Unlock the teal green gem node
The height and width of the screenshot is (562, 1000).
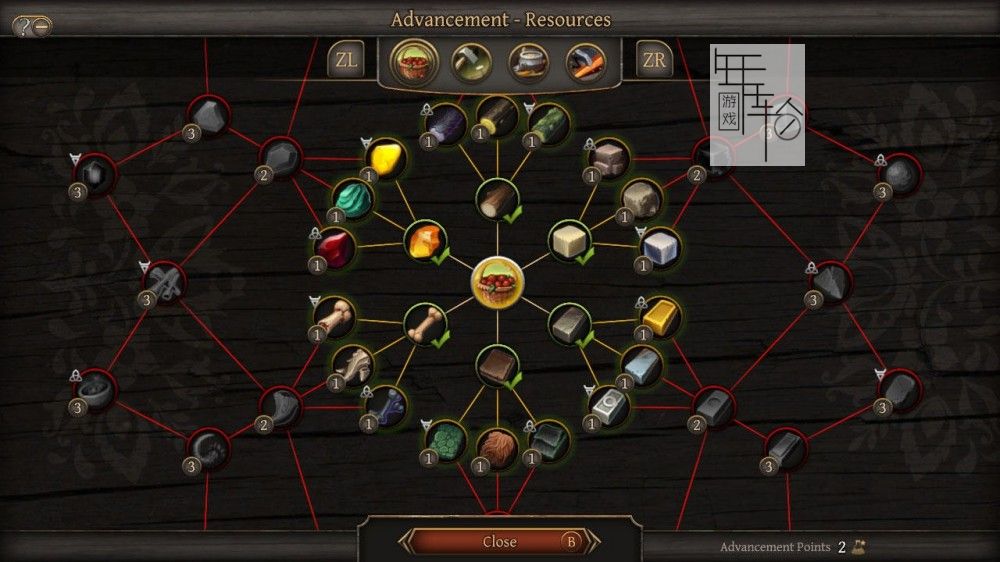click(x=350, y=198)
